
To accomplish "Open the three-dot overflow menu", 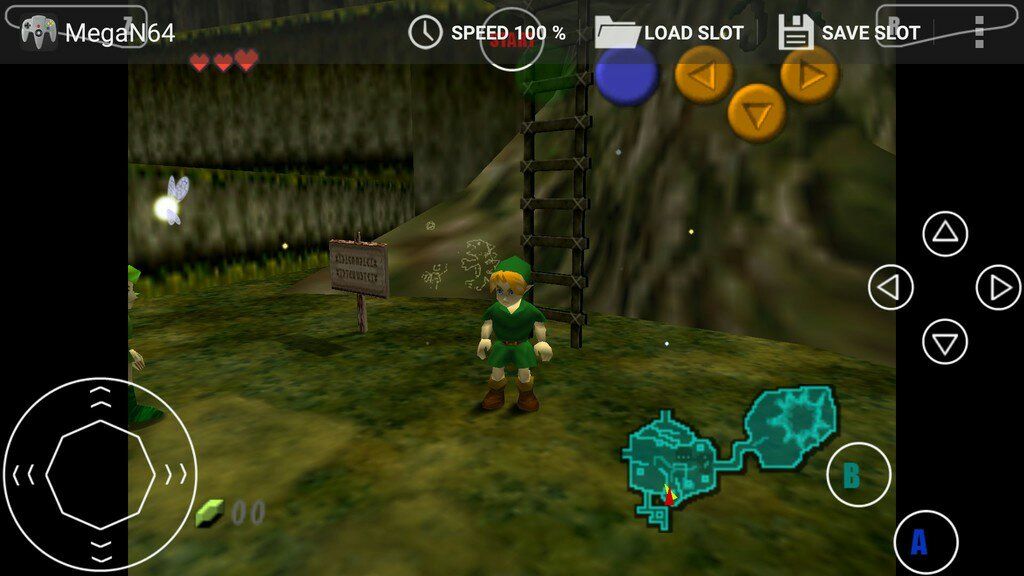I will click(978, 32).
